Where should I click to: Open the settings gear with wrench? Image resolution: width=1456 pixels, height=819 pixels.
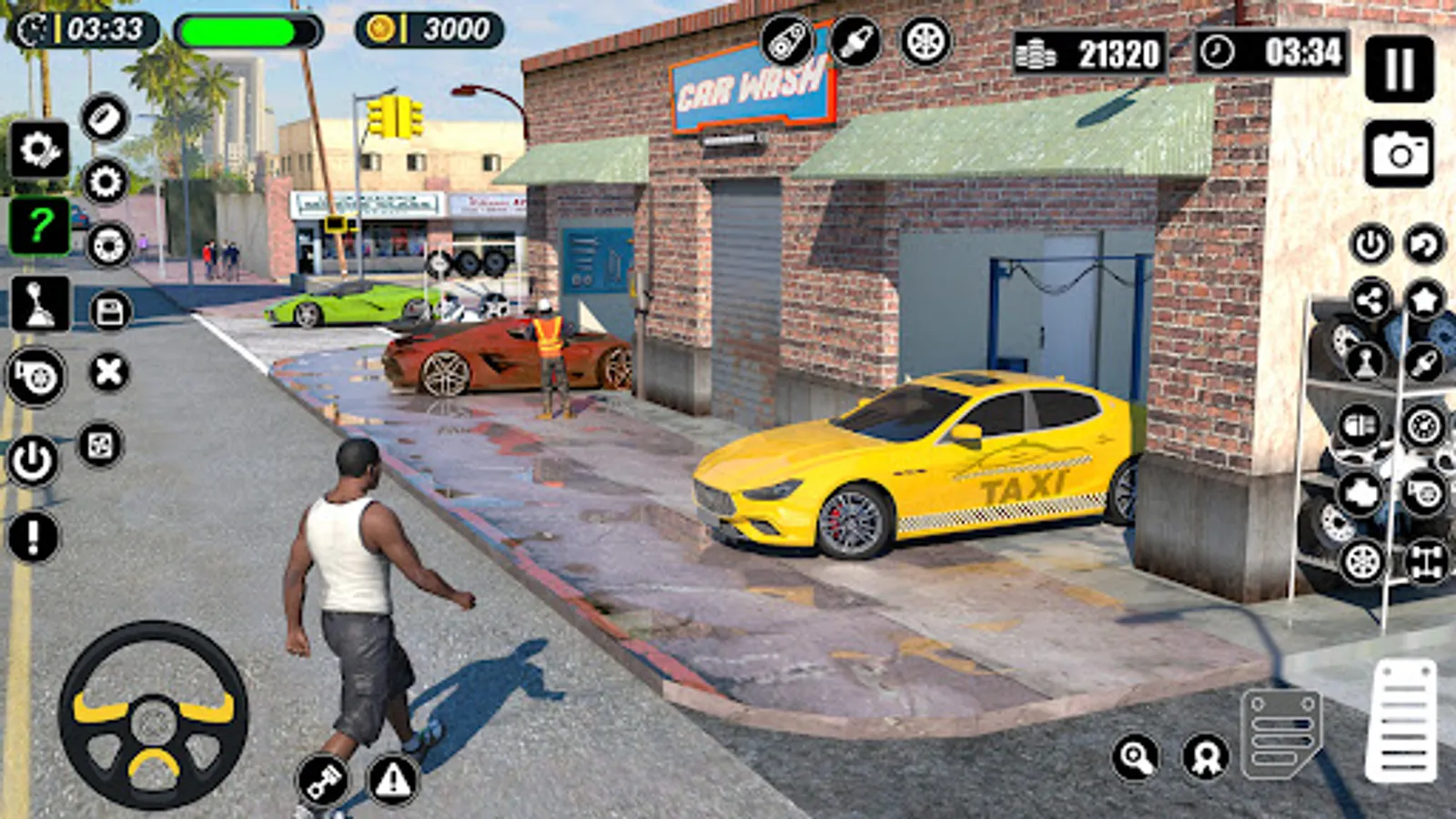39,147
